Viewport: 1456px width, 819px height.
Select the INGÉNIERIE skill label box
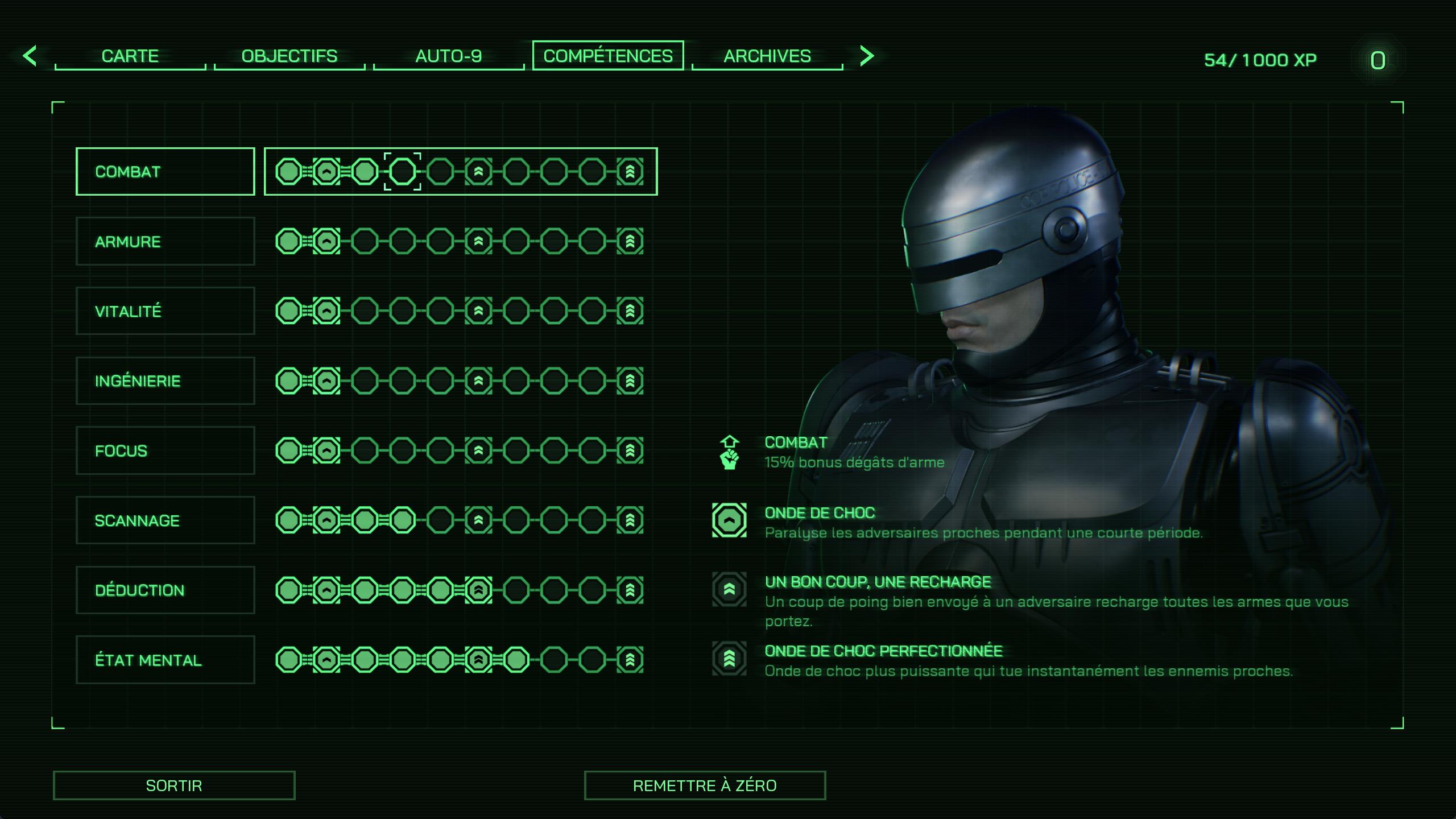click(164, 380)
